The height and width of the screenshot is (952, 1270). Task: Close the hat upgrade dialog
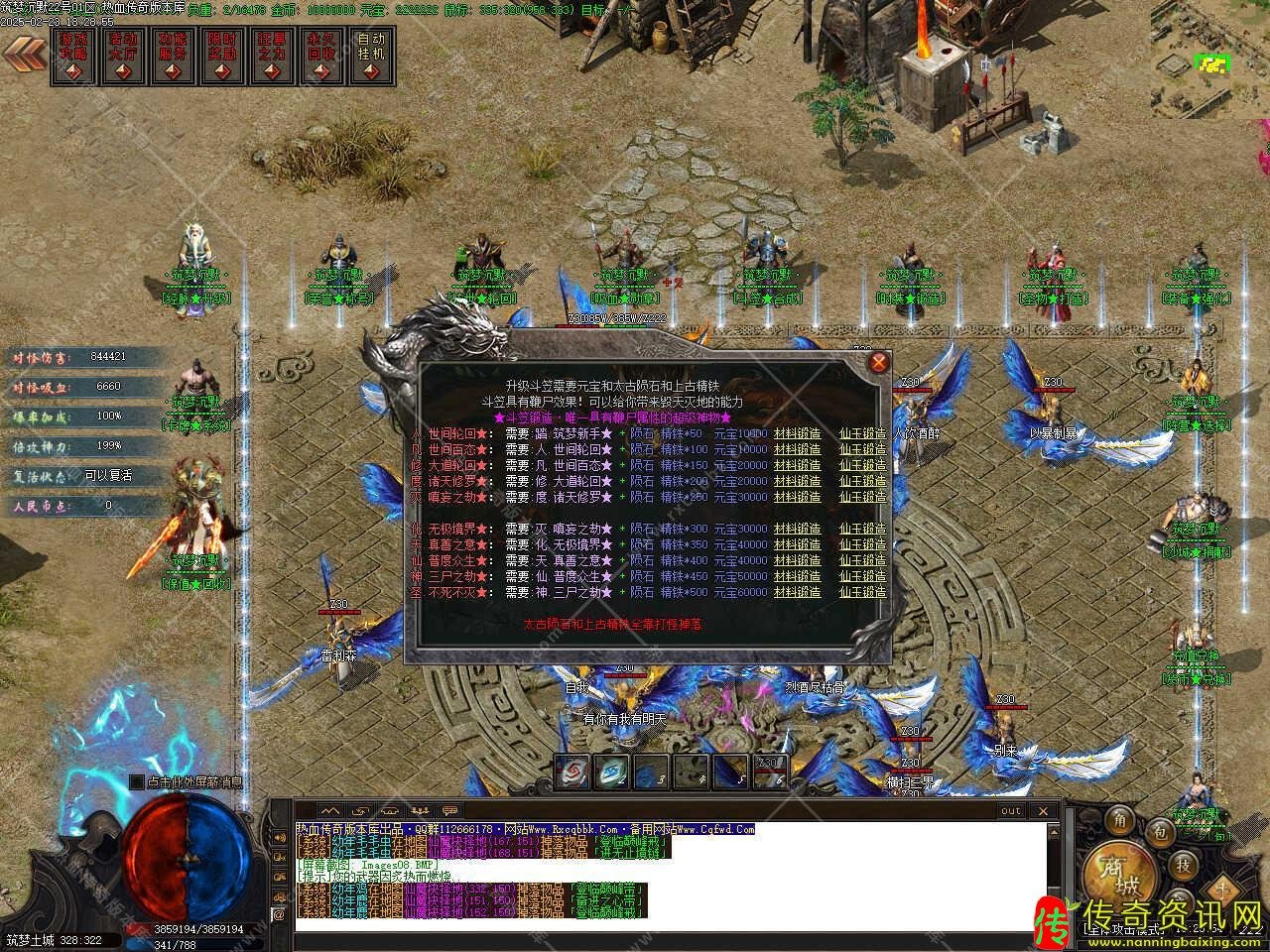pyautogui.click(x=879, y=362)
